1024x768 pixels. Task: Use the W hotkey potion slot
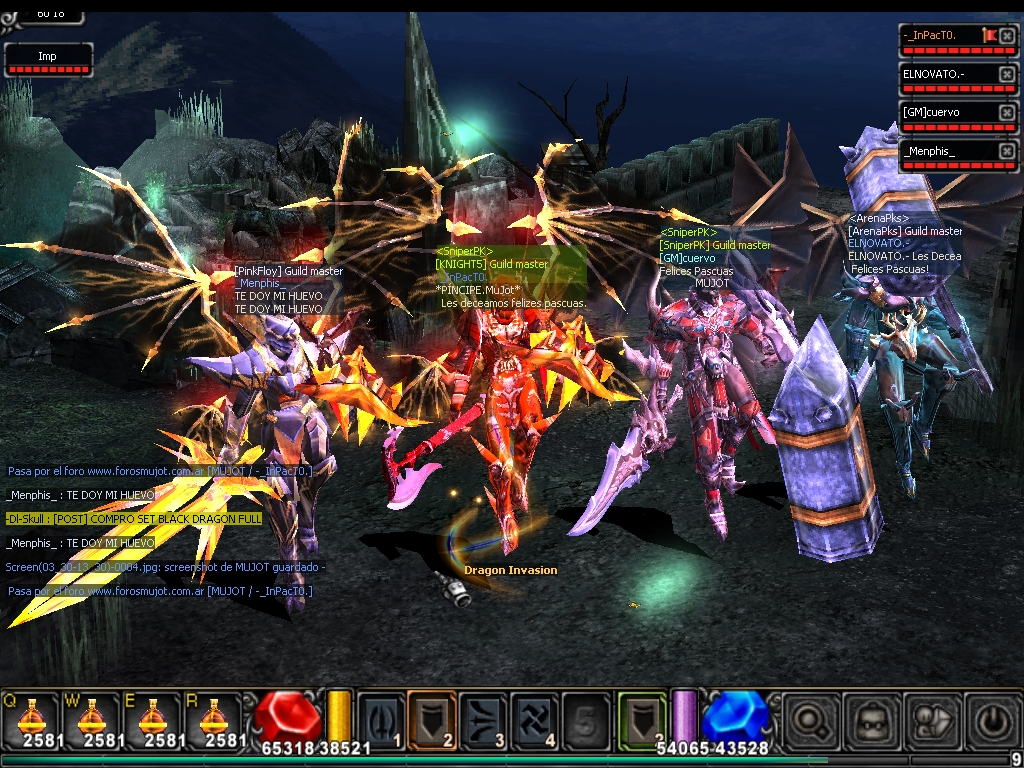[x=90, y=719]
